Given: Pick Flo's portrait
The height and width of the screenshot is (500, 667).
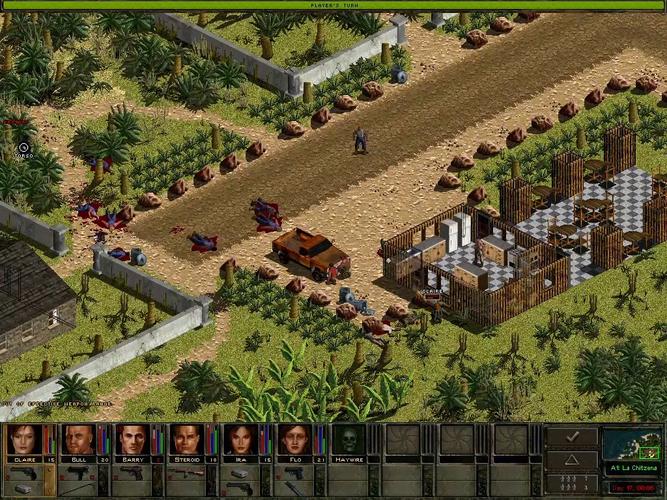Looking at the screenshot, I should 293,439.
